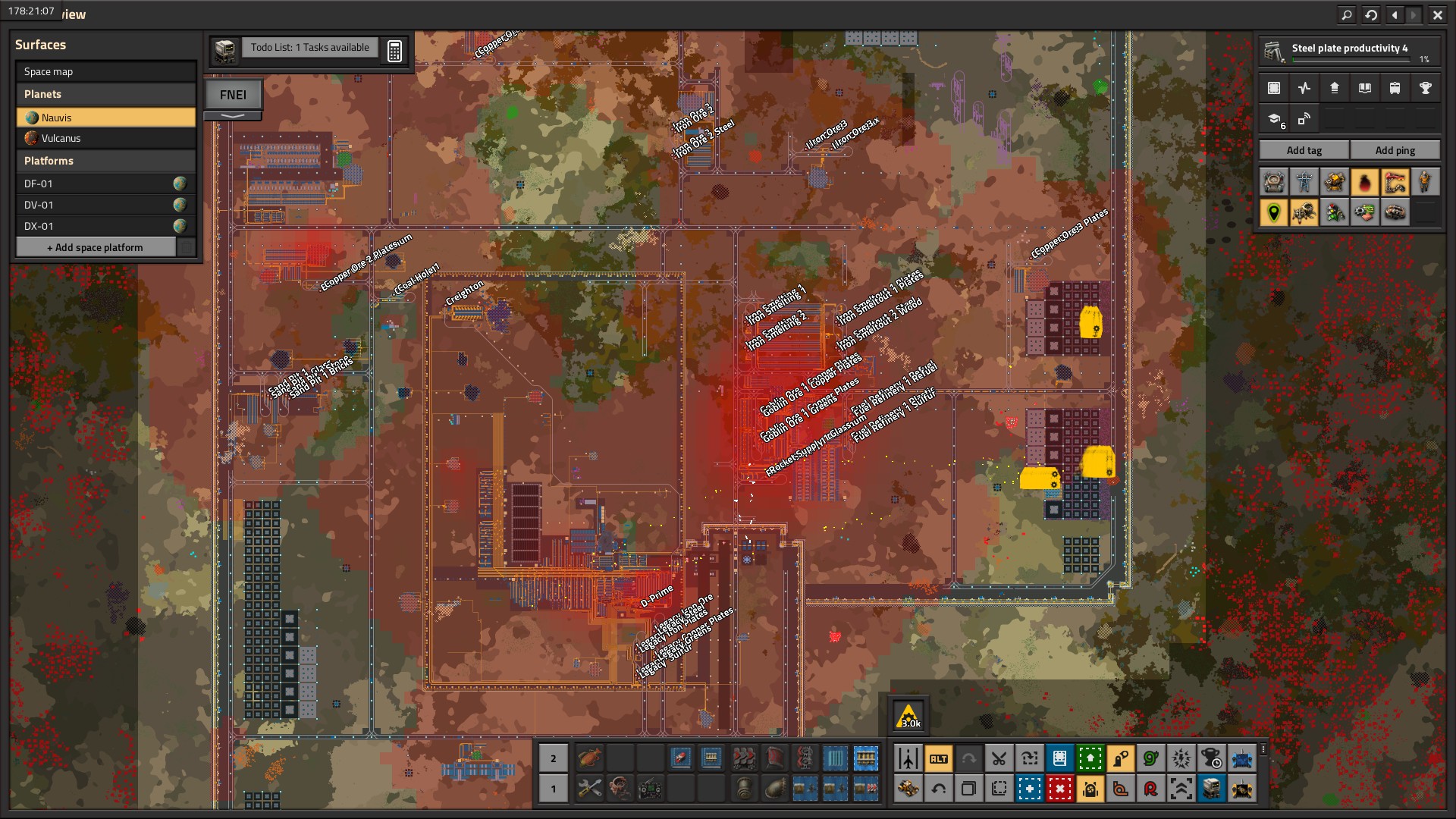This screenshot has height=819, width=1456.
Task: Click the Add space platform button
Action: (96, 248)
